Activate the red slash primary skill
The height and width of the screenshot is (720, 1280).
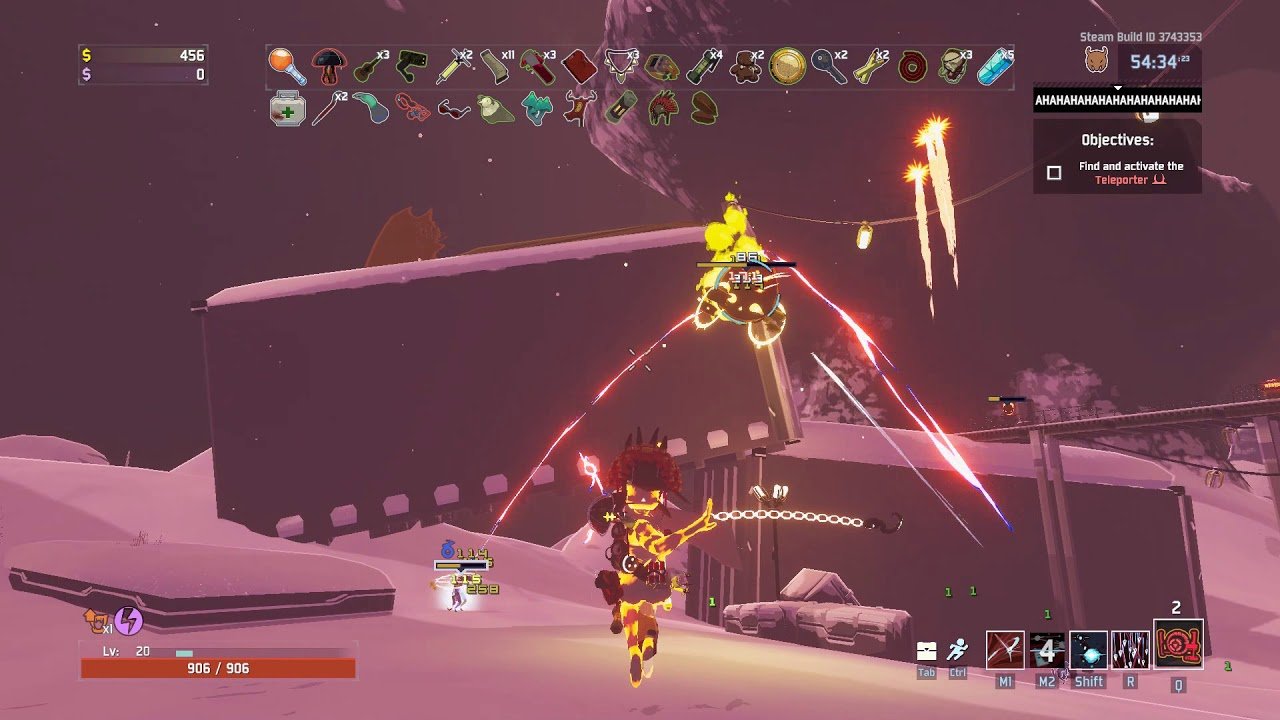coord(1005,649)
